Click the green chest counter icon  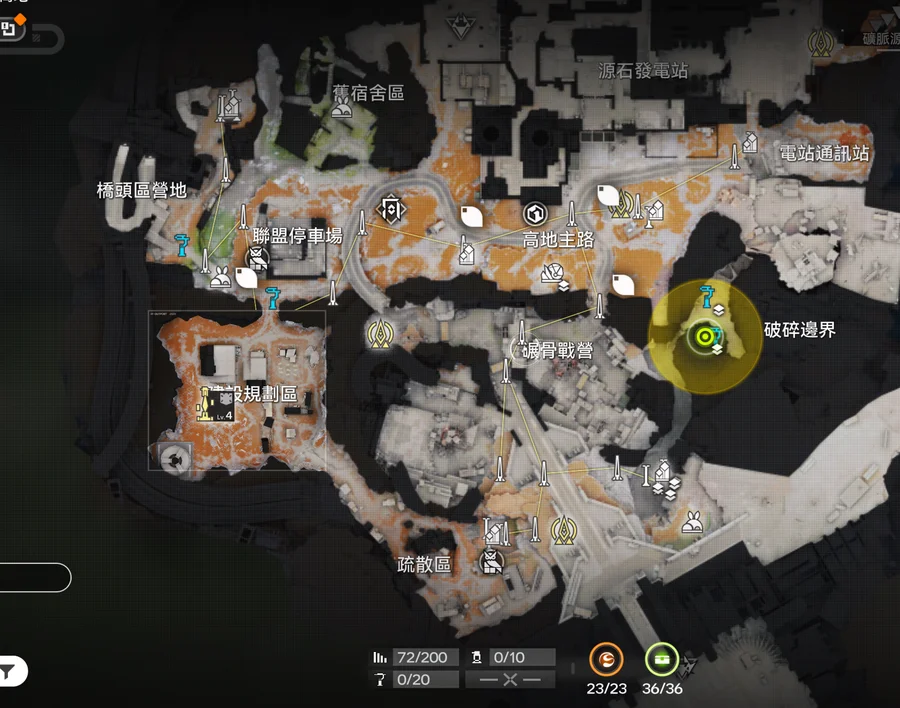coord(661,659)
